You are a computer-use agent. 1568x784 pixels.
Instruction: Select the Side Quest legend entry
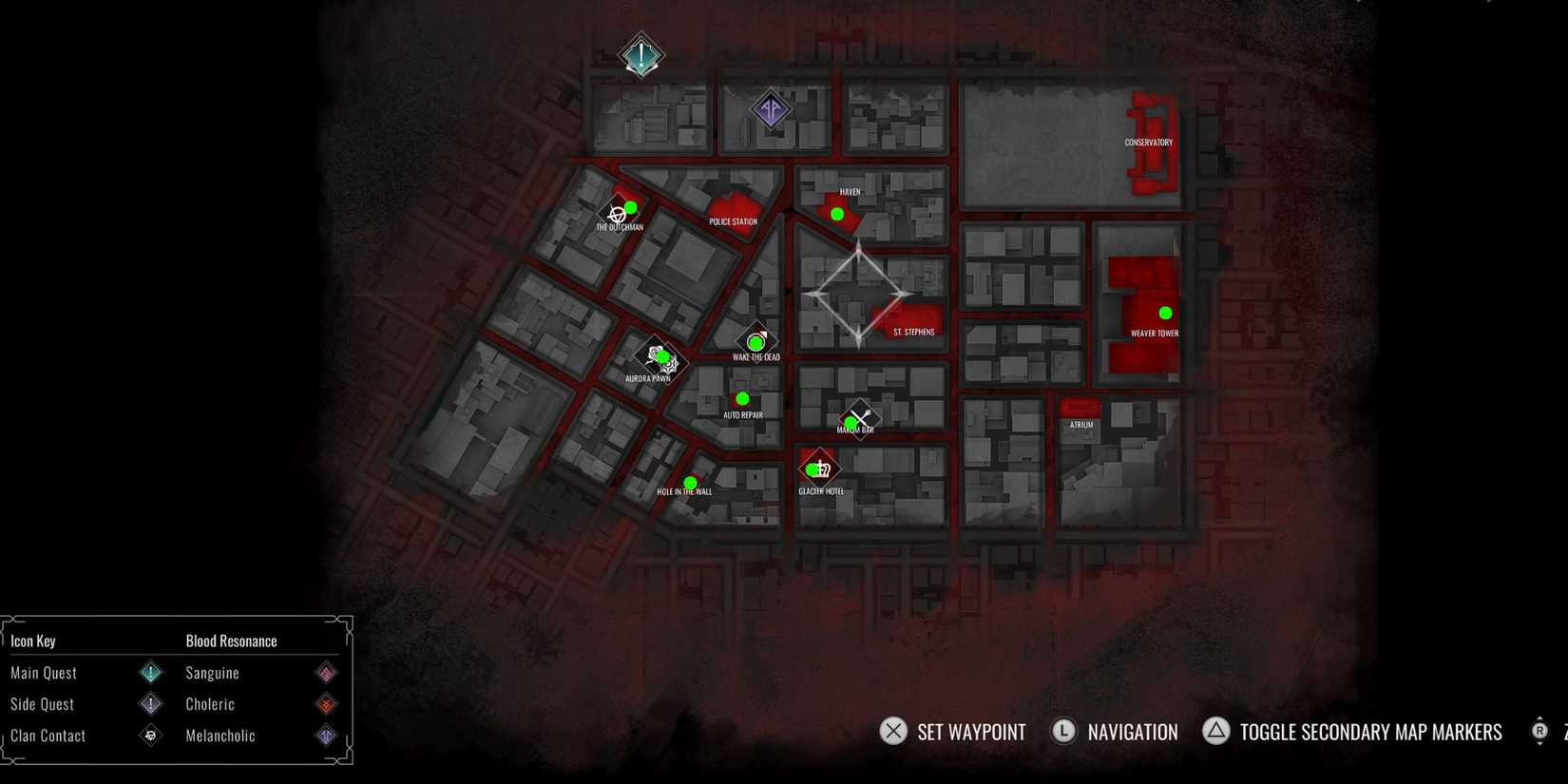pyautogui.click(x=43, y=704)
